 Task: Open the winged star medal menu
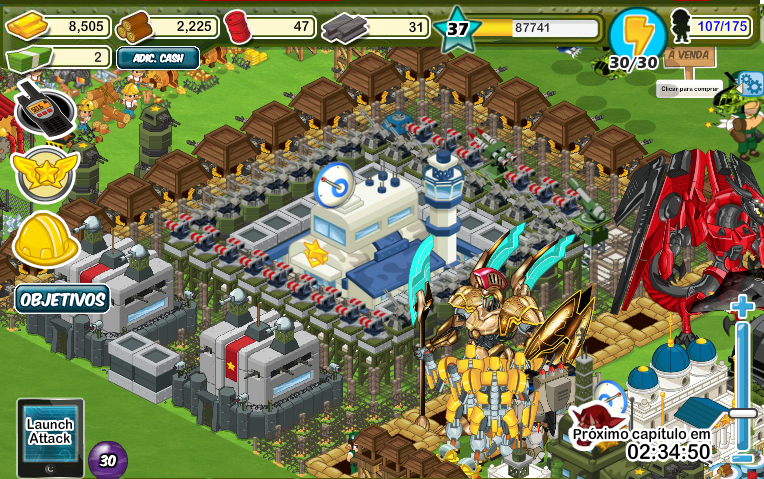[45, 172]
